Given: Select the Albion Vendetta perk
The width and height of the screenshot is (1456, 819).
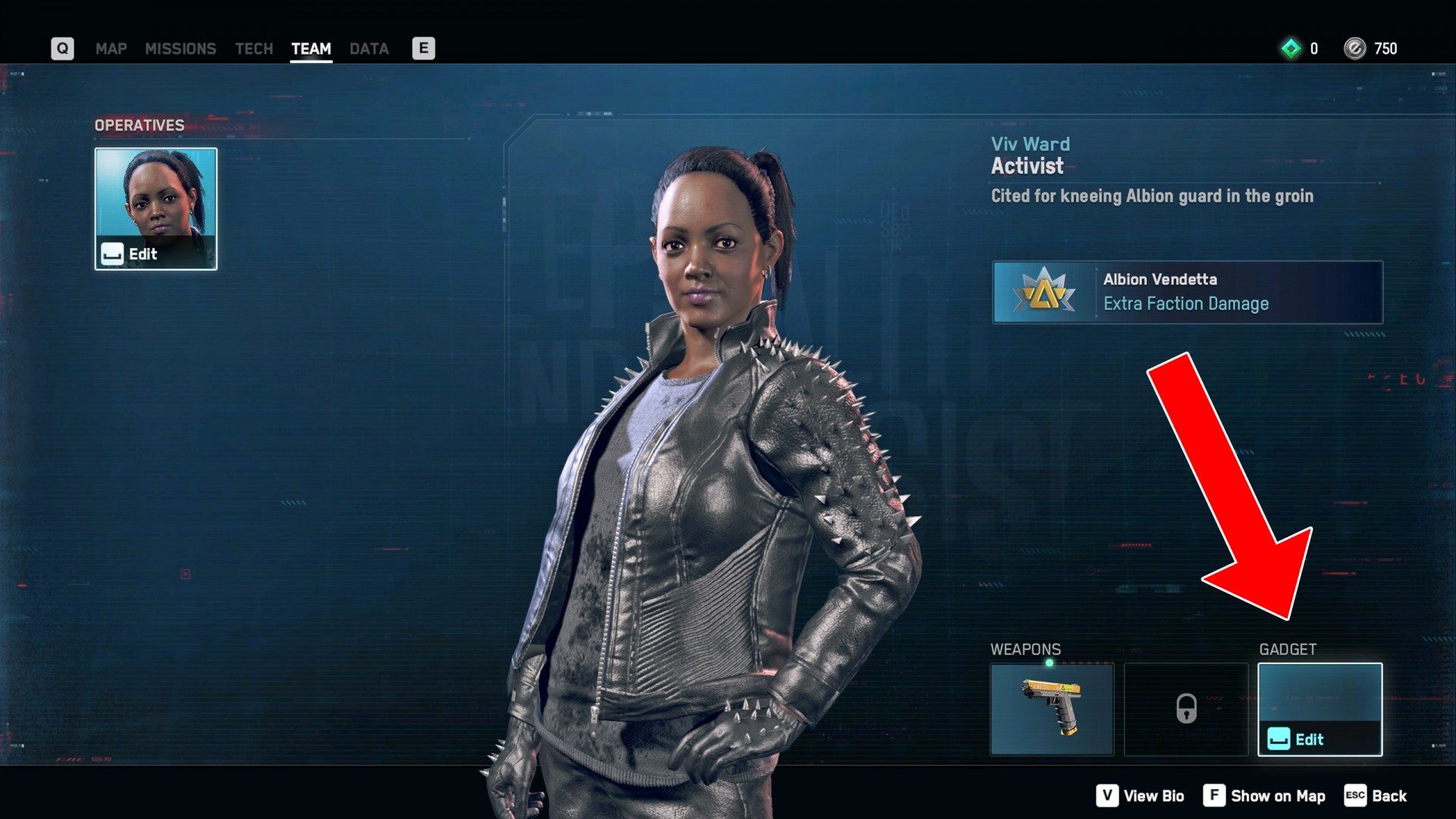Looking at the screenshot, I should (1187, 292).
